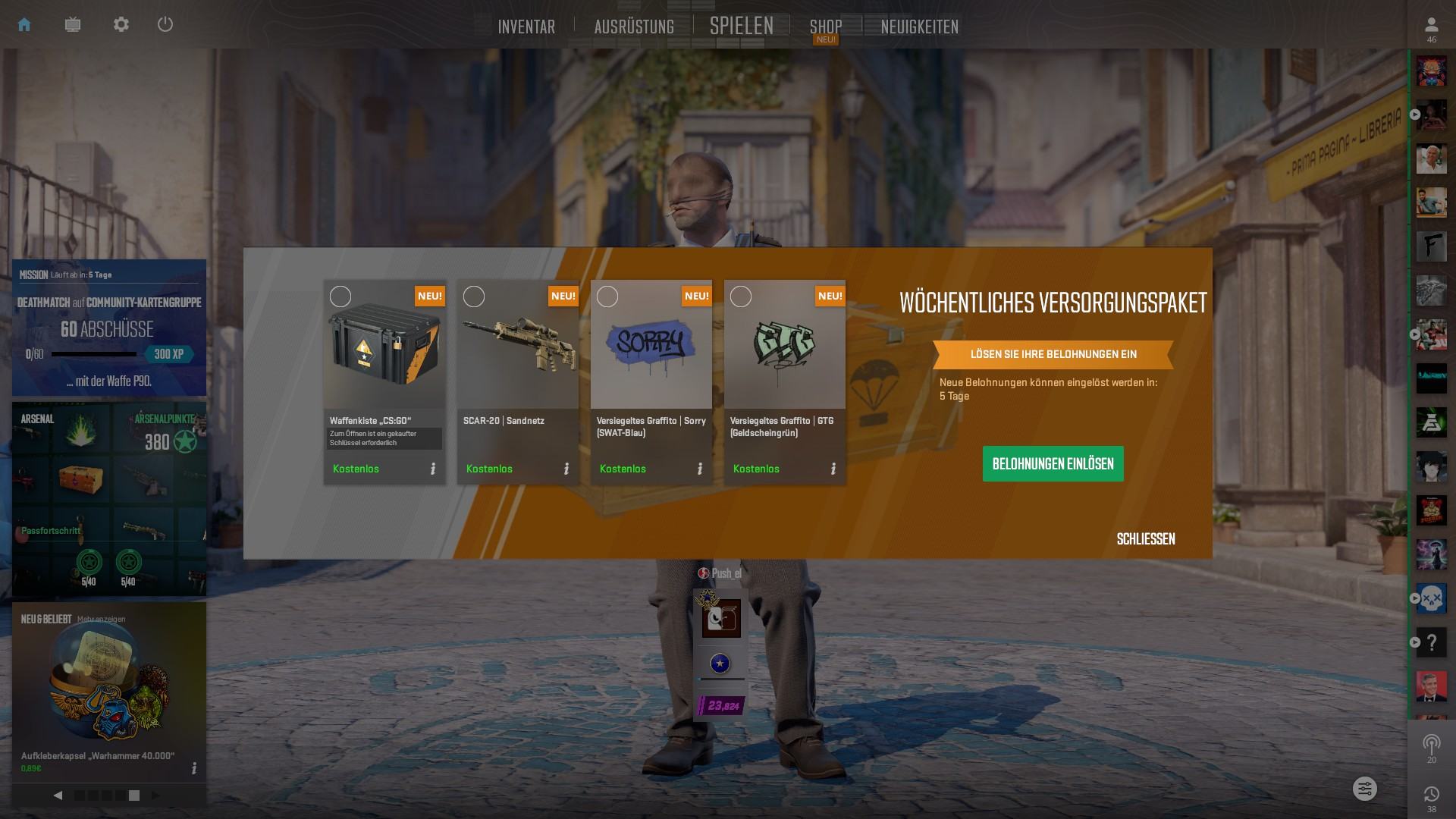Show the previous featured shop item
This screenshot has height=819, width=1456.
coord(58,795)
